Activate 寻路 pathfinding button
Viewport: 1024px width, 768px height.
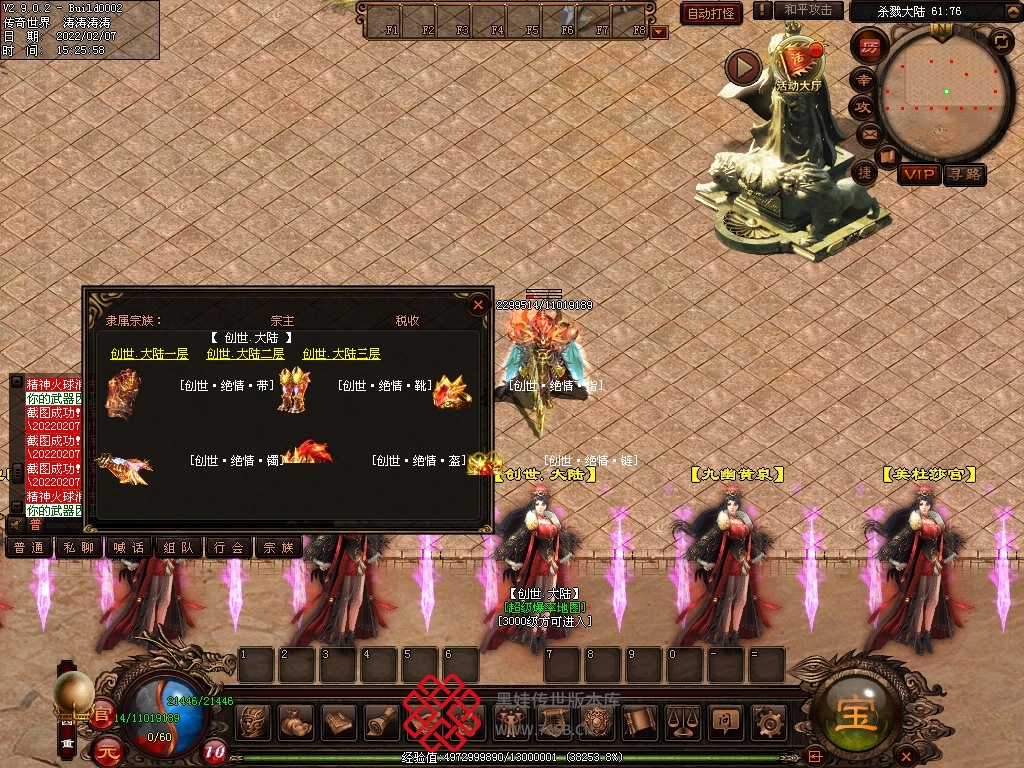(965, 174)
